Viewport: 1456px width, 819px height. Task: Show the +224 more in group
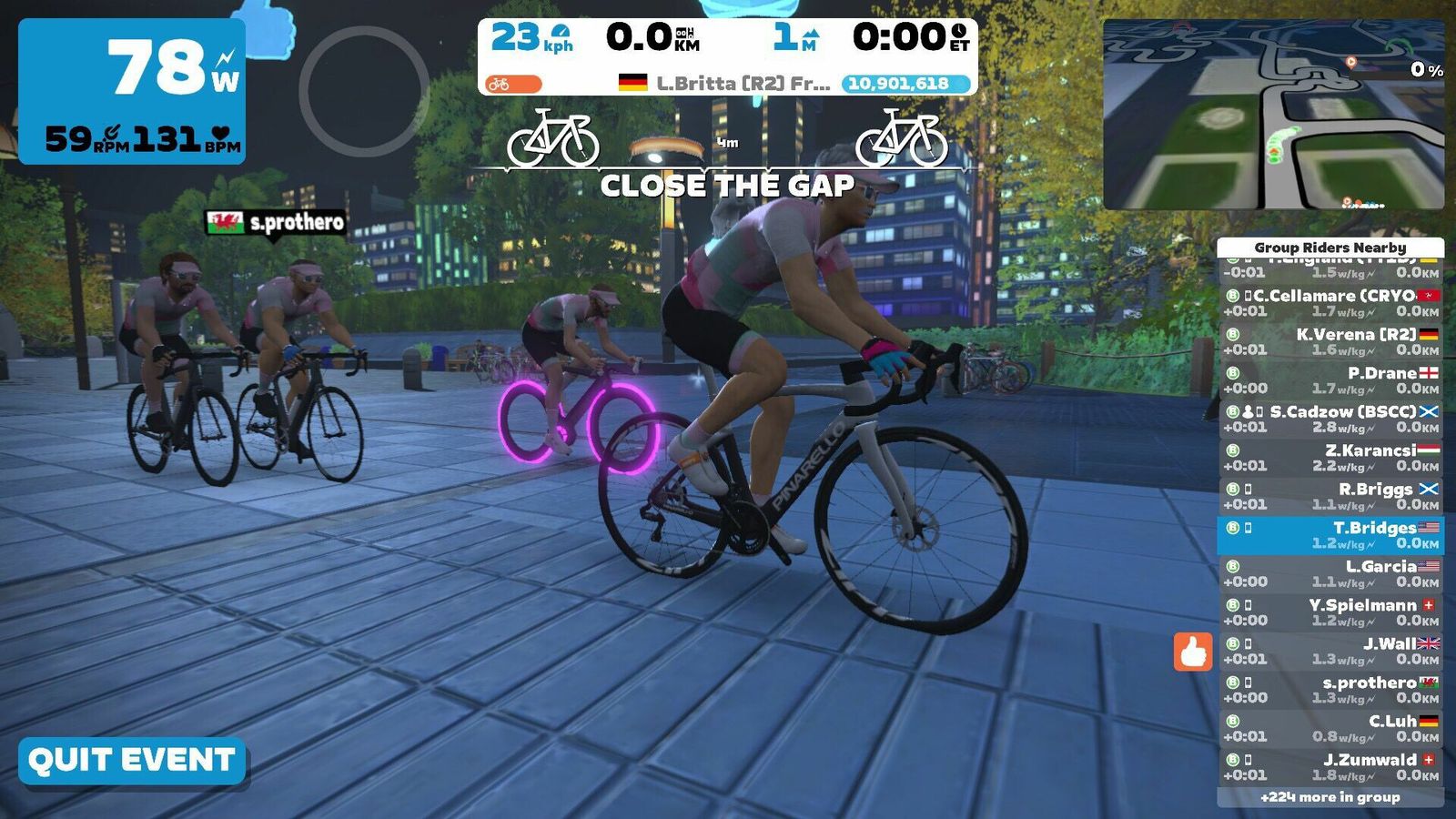1330,797
